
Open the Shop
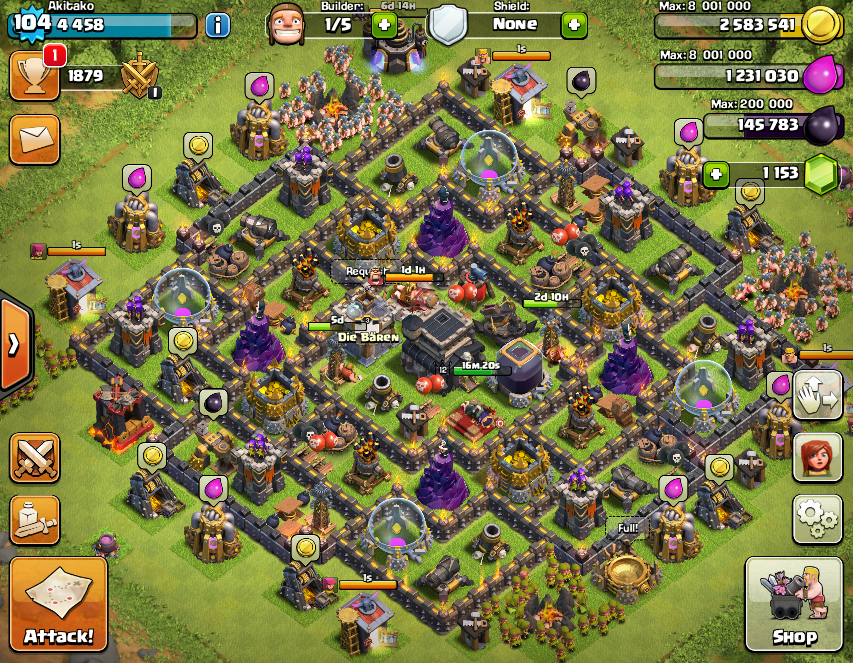[x=794, y=603]
